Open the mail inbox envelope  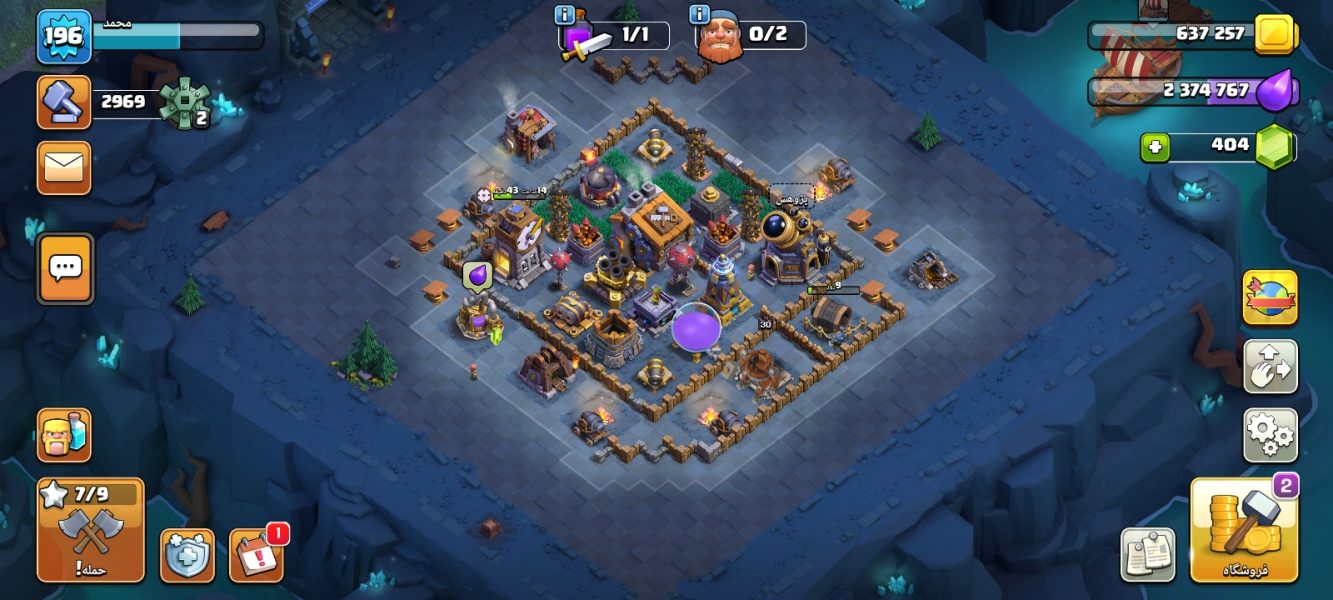click(x=64, y=168)
